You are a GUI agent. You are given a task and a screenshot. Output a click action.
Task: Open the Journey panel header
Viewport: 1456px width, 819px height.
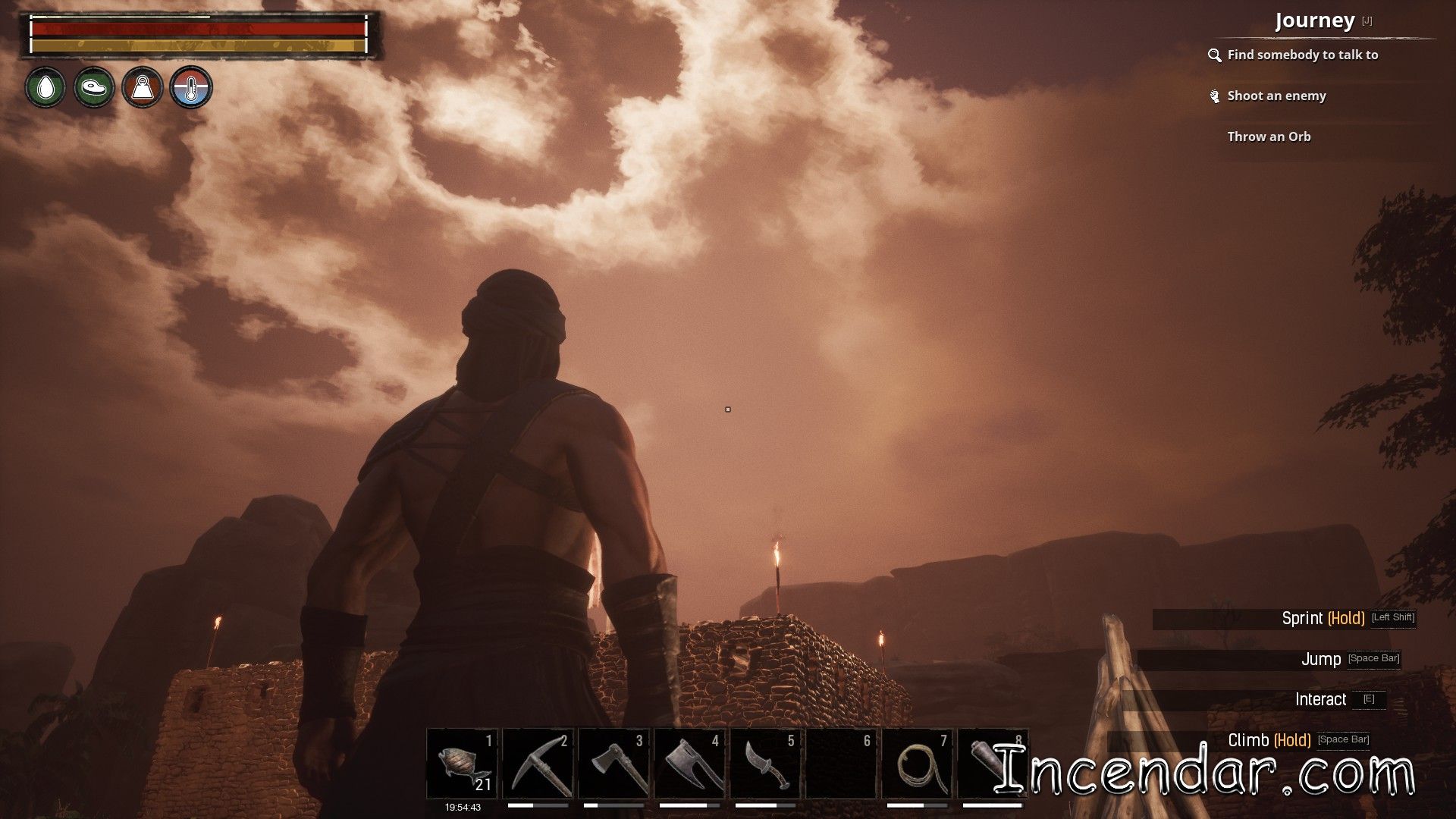(x=1314, y=21)
